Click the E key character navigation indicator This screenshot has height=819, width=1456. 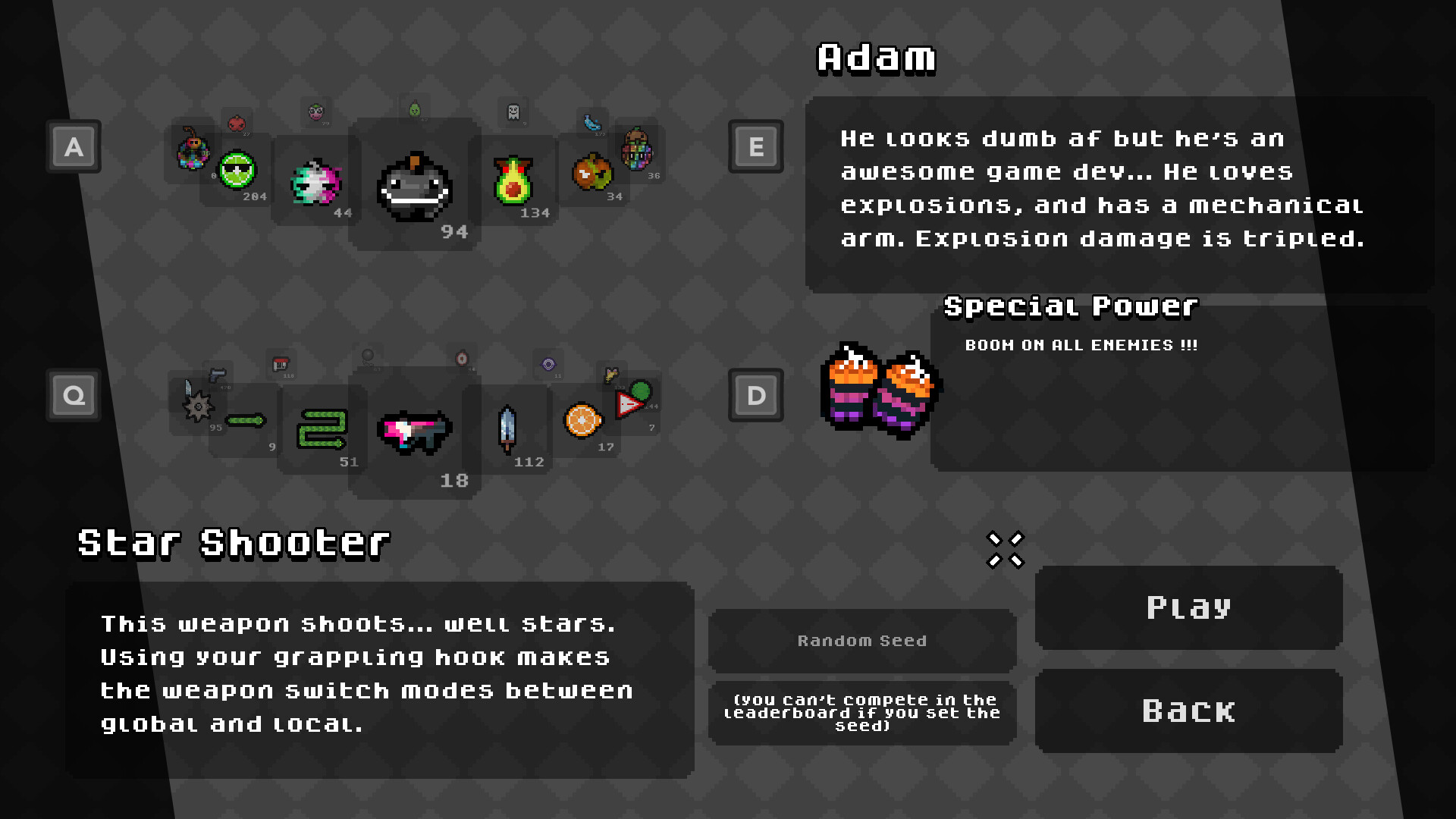pos(755,147)
